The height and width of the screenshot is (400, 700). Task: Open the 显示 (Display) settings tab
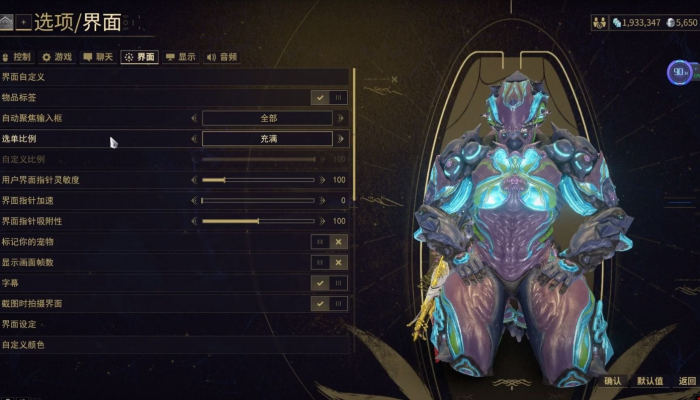click(x=181, y=57)
